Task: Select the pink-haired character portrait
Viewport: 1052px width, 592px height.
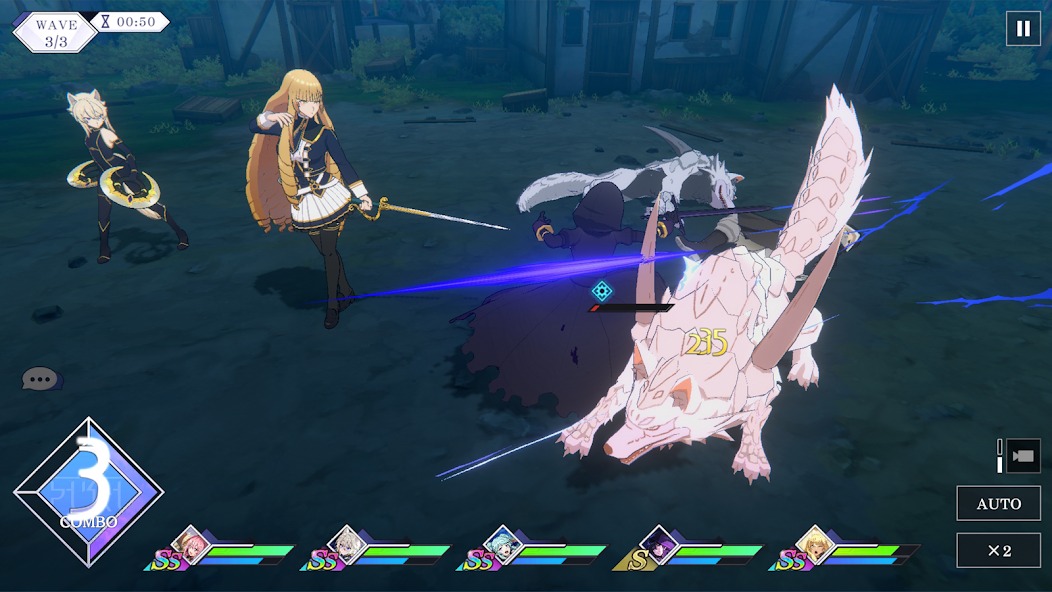Action: pyautogui.click(x=189, y=543)
